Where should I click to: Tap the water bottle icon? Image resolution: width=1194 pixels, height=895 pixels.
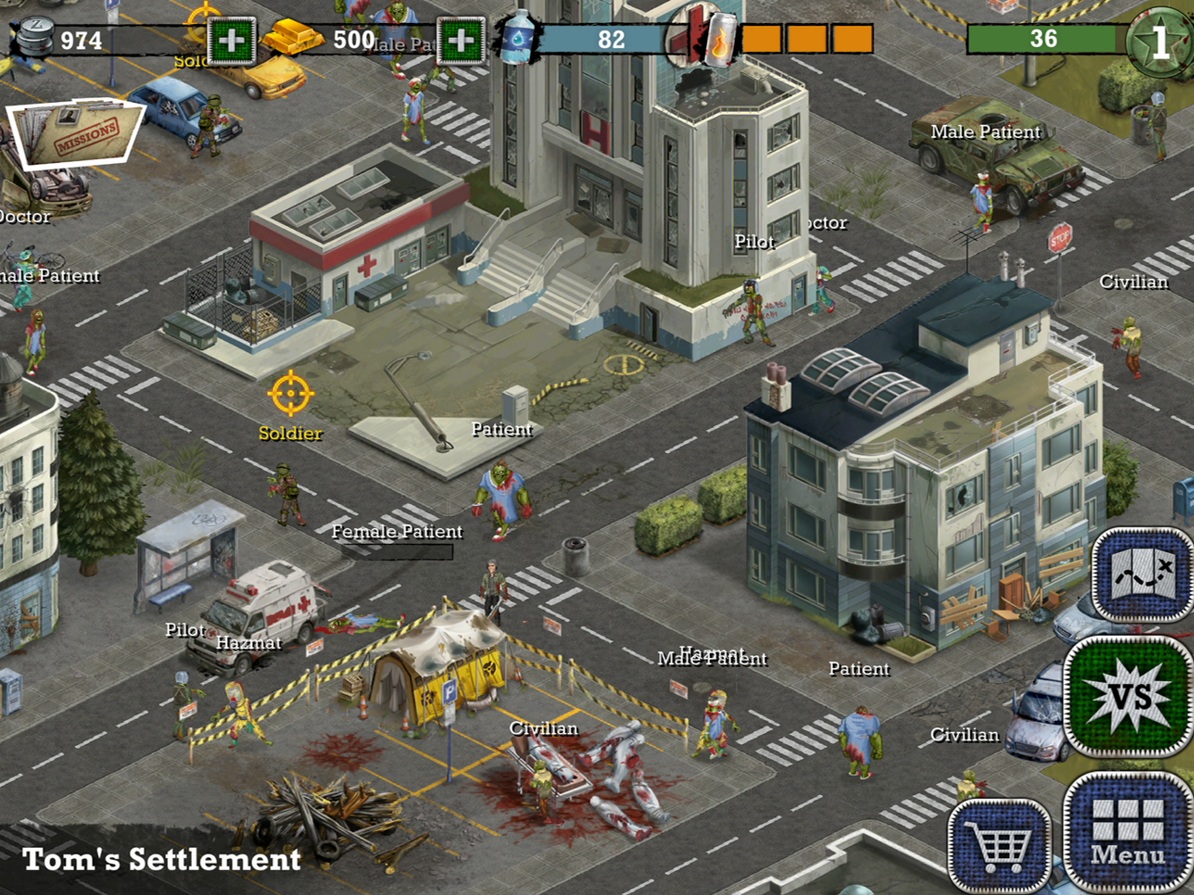[x=518, y=41]
